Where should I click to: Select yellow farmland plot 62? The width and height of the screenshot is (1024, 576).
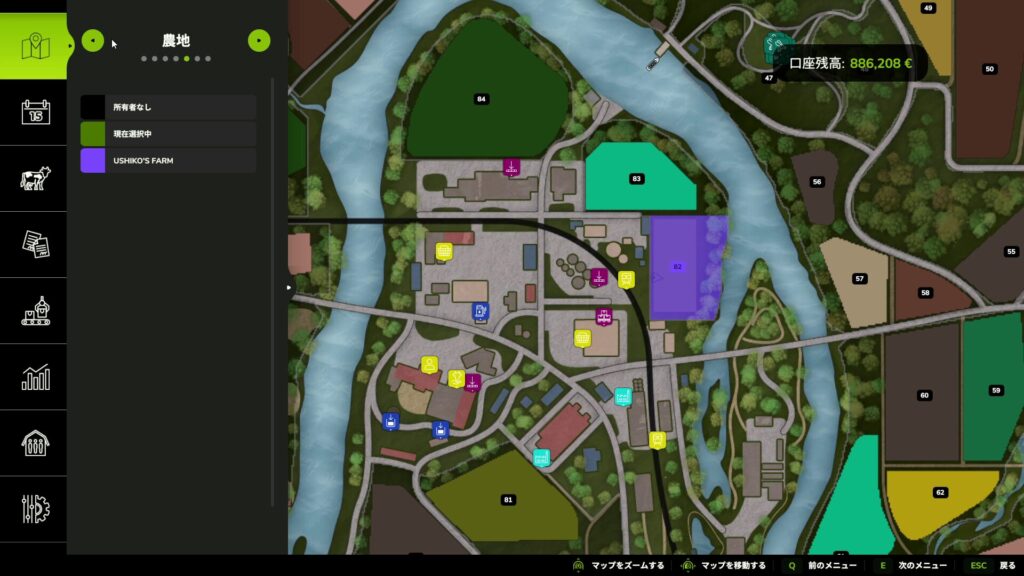click(x=940, y=492)
